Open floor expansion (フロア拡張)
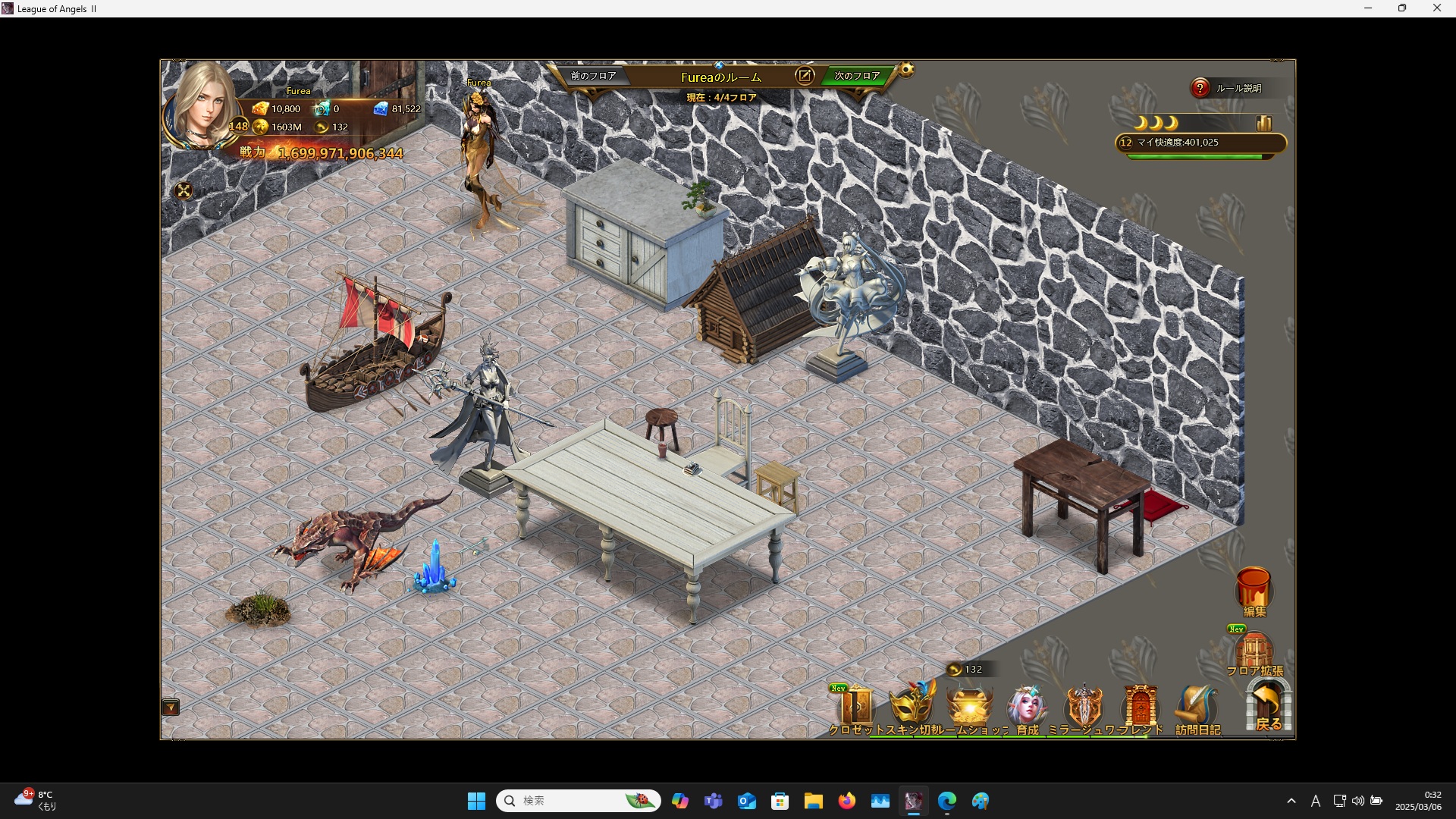 pos(1254,652)
